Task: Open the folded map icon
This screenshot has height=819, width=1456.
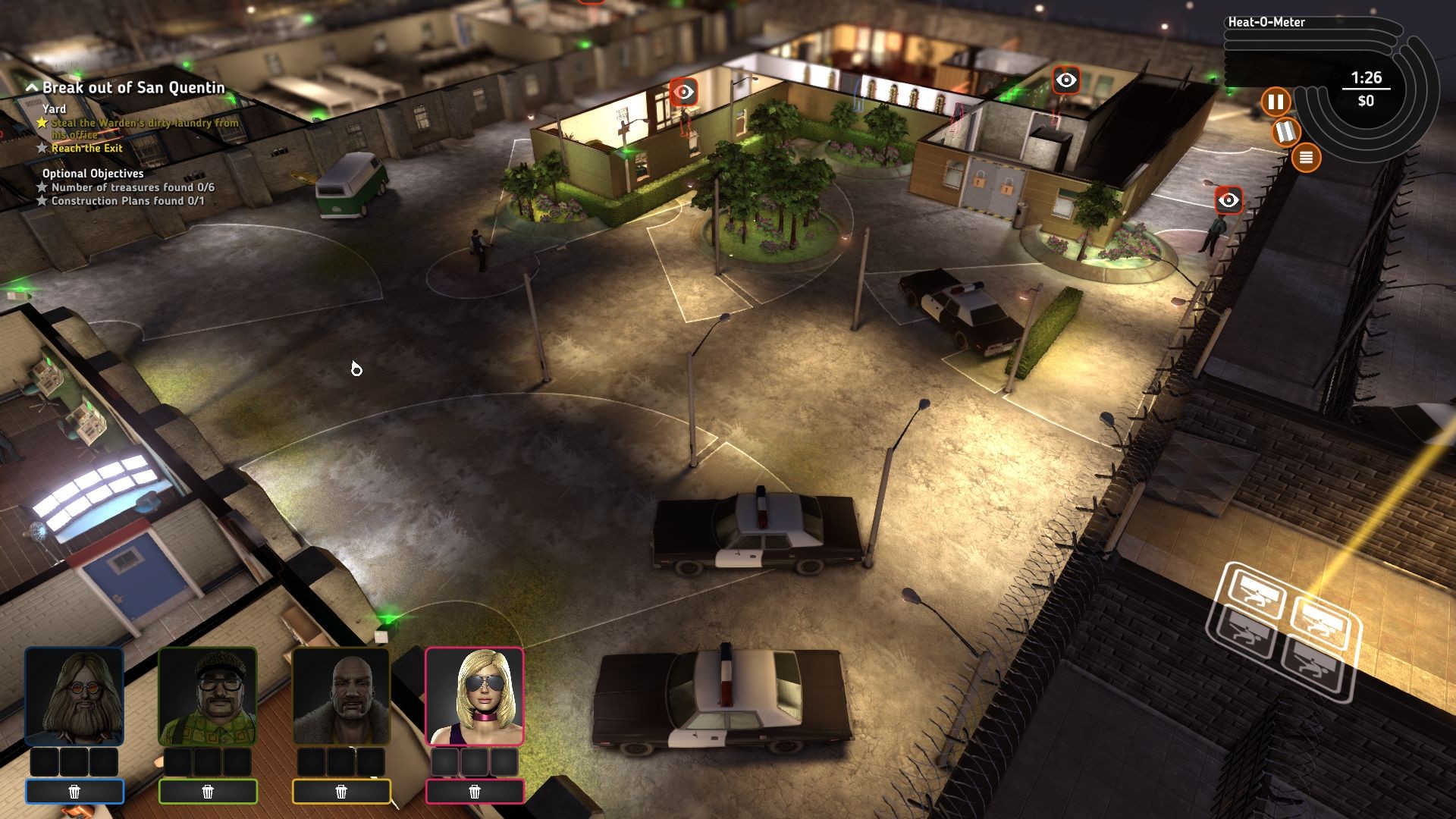Action: (x=1286, y=132)
